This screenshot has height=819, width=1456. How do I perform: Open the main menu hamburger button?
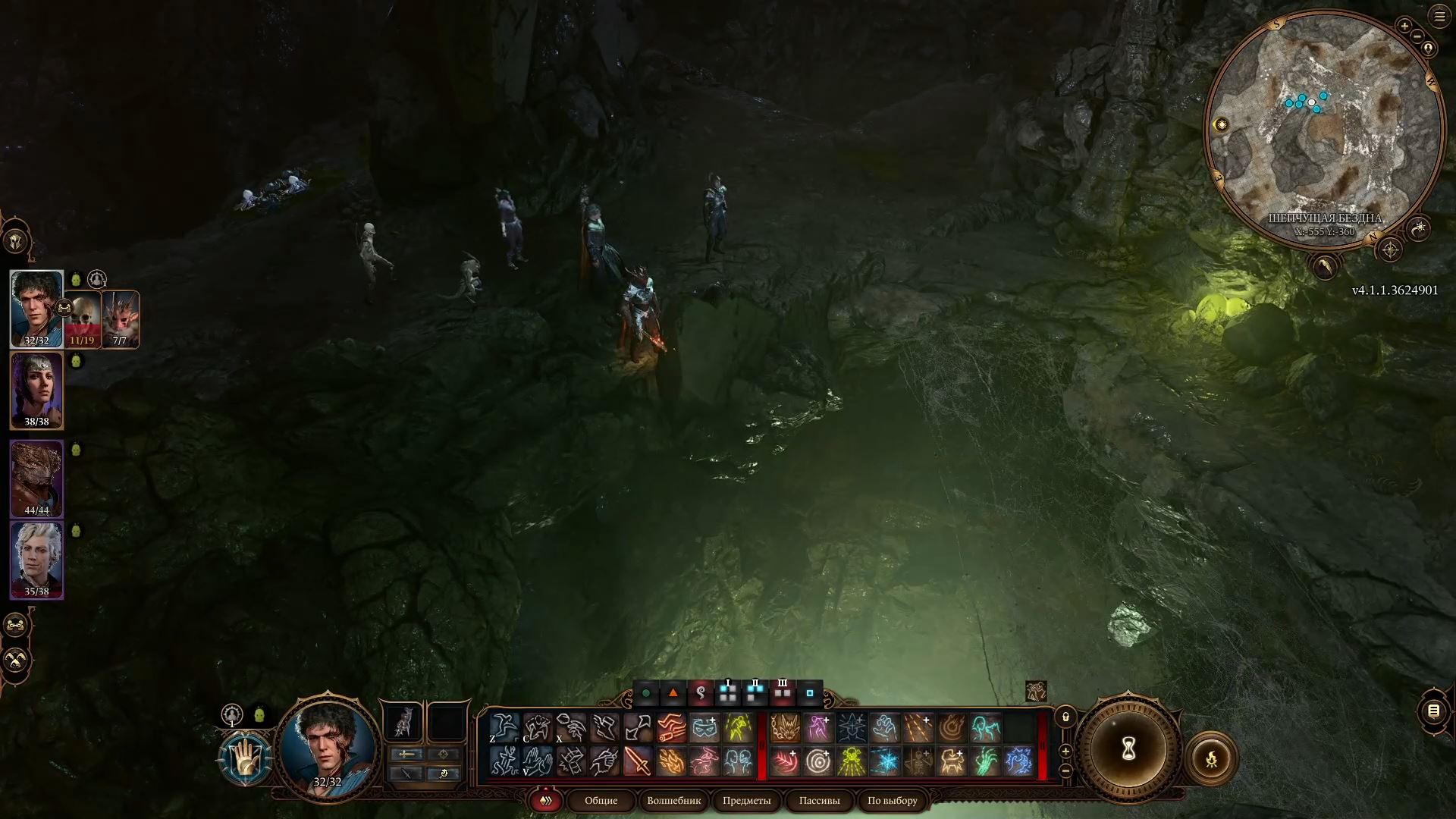1439,17
